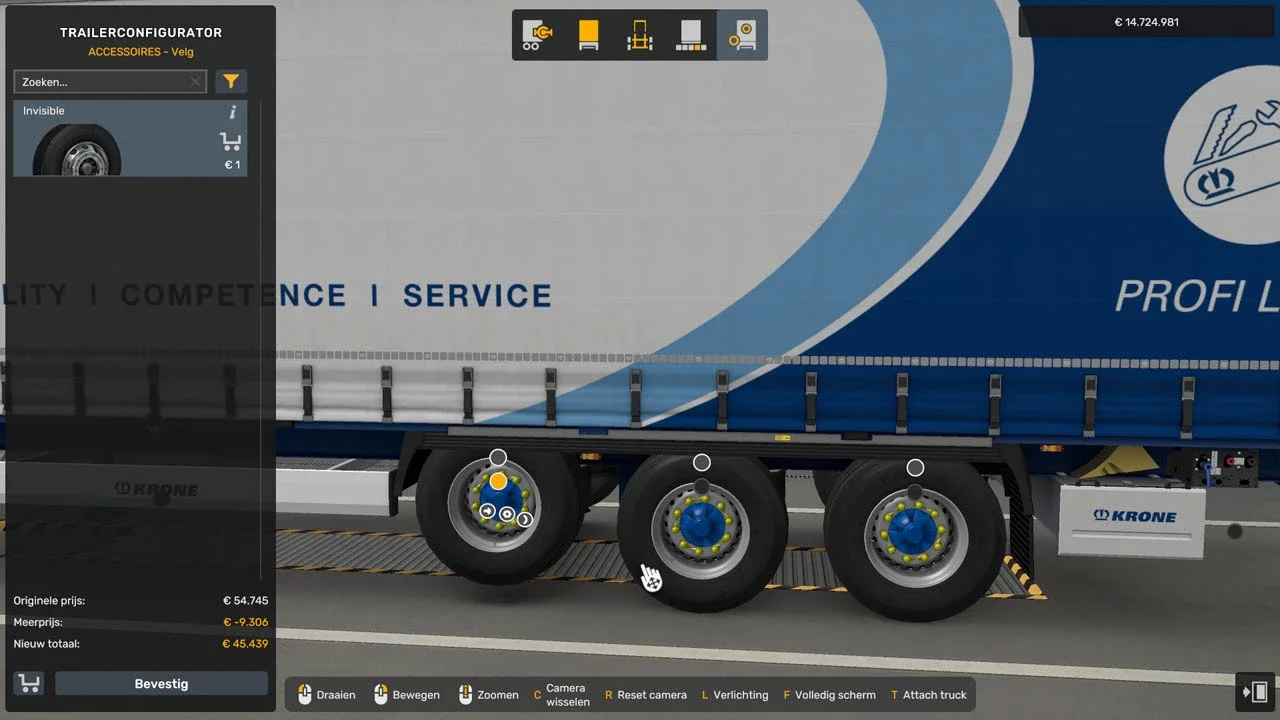Toggle Volledig scherm fullscreen
The width and height of the screenshot is (1280, 720).
click(x=832, y=694)
